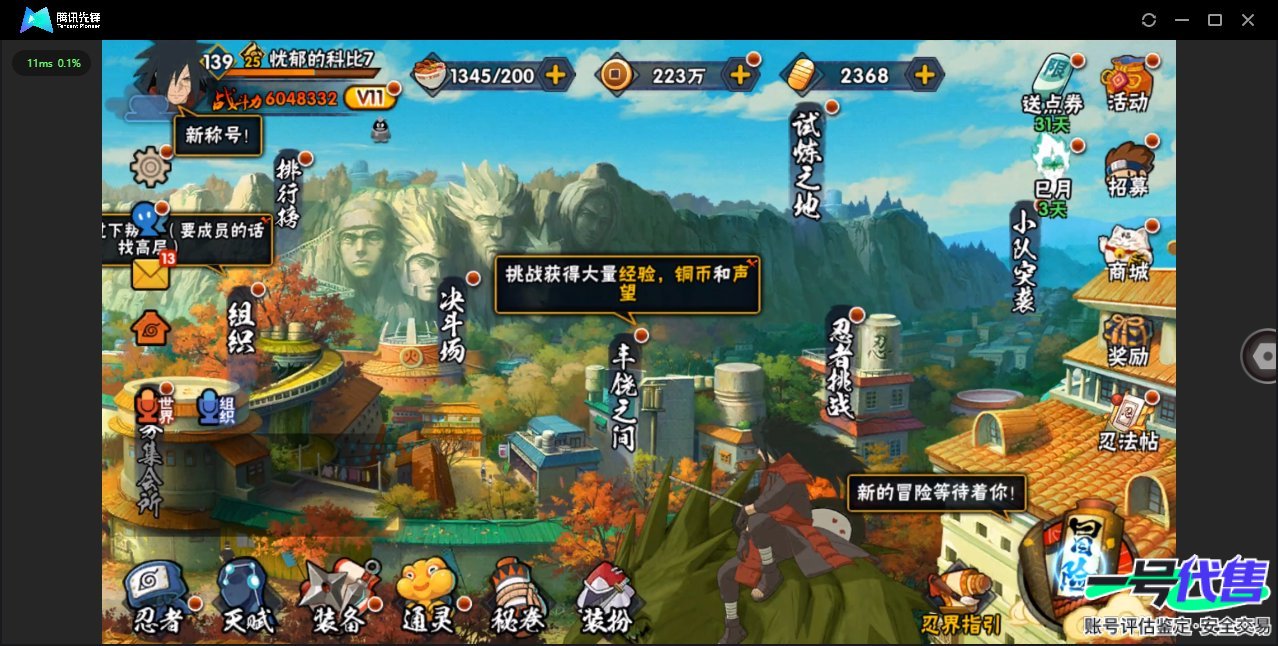Open the 活动 events icon

1127,84
